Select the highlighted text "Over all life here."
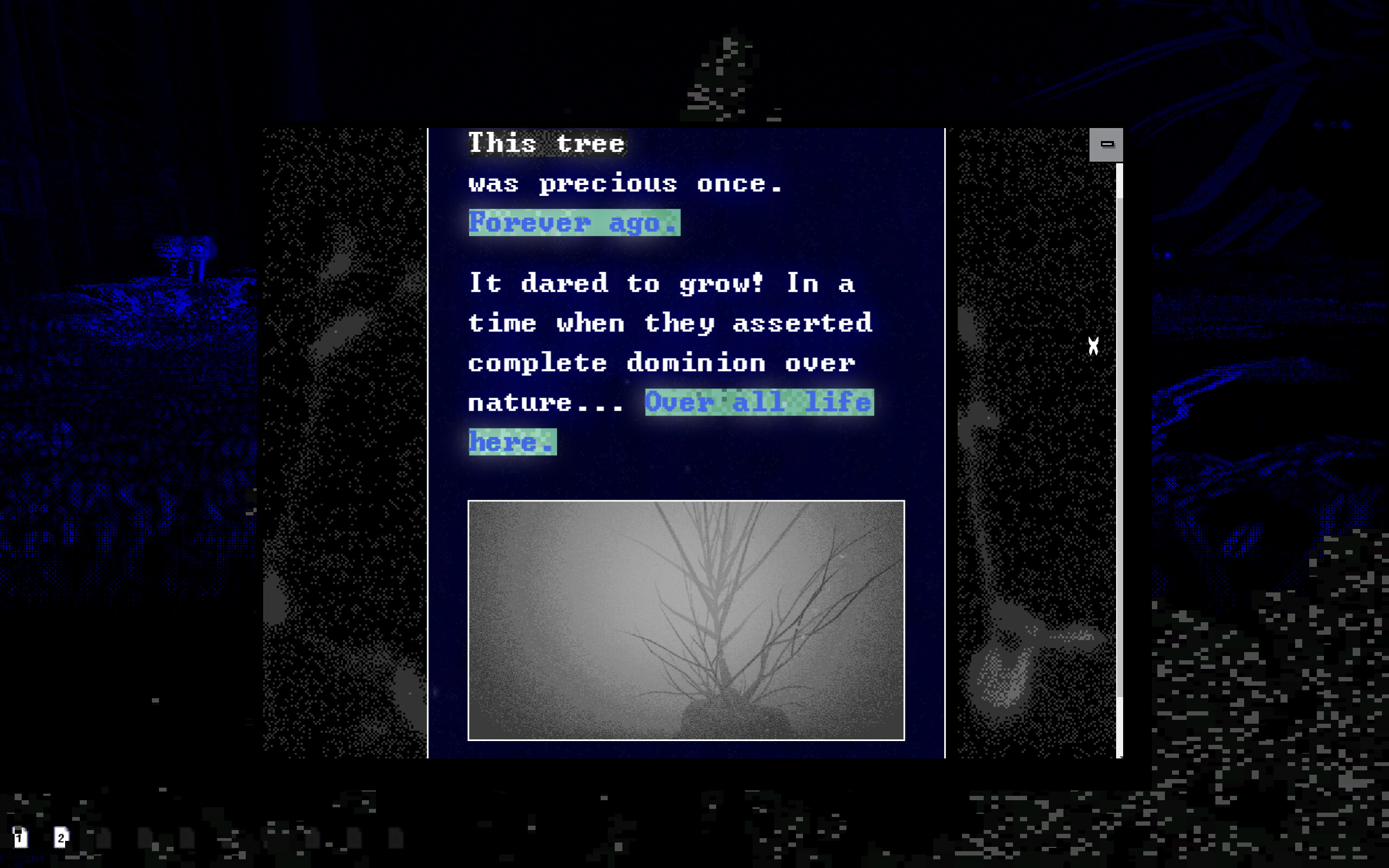The height and width of the screenshot is (868, 1389). [x=757, y=402]
